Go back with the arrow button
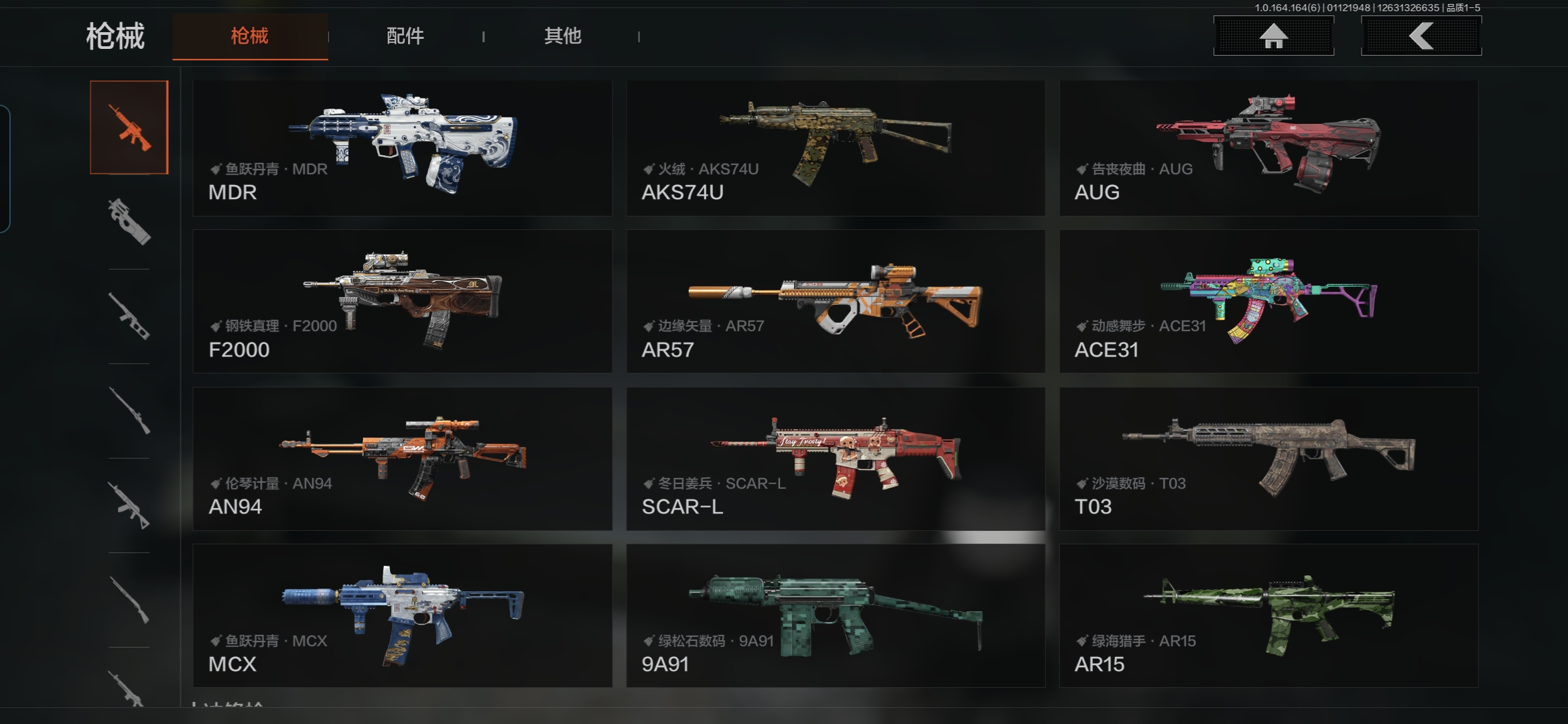The image size is (1568, 724). (x=1421, y=36)
